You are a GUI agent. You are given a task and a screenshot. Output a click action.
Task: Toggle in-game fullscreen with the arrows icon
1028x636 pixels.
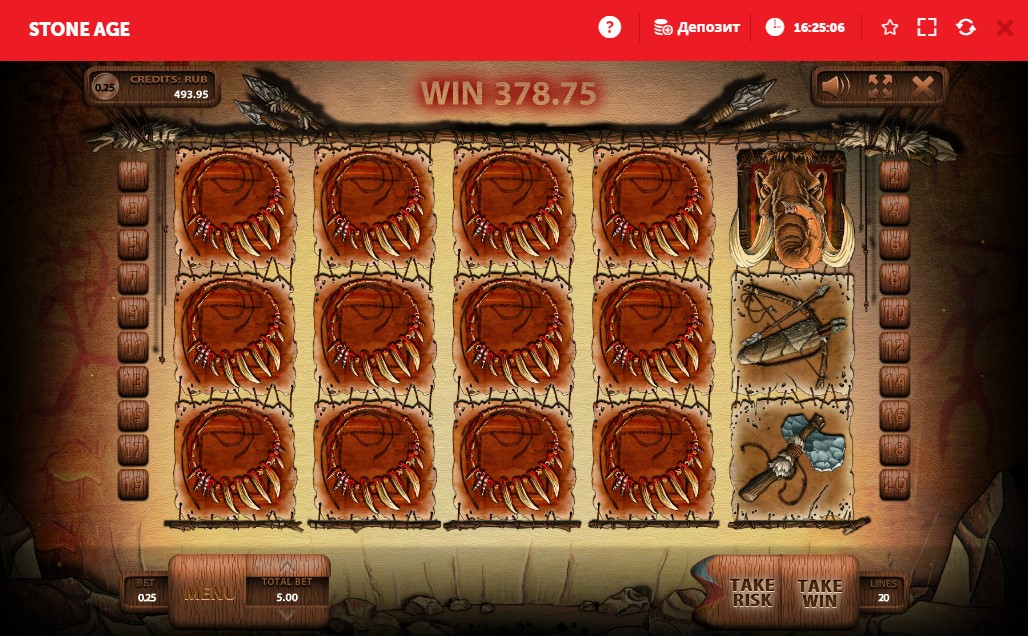point(880,87)
